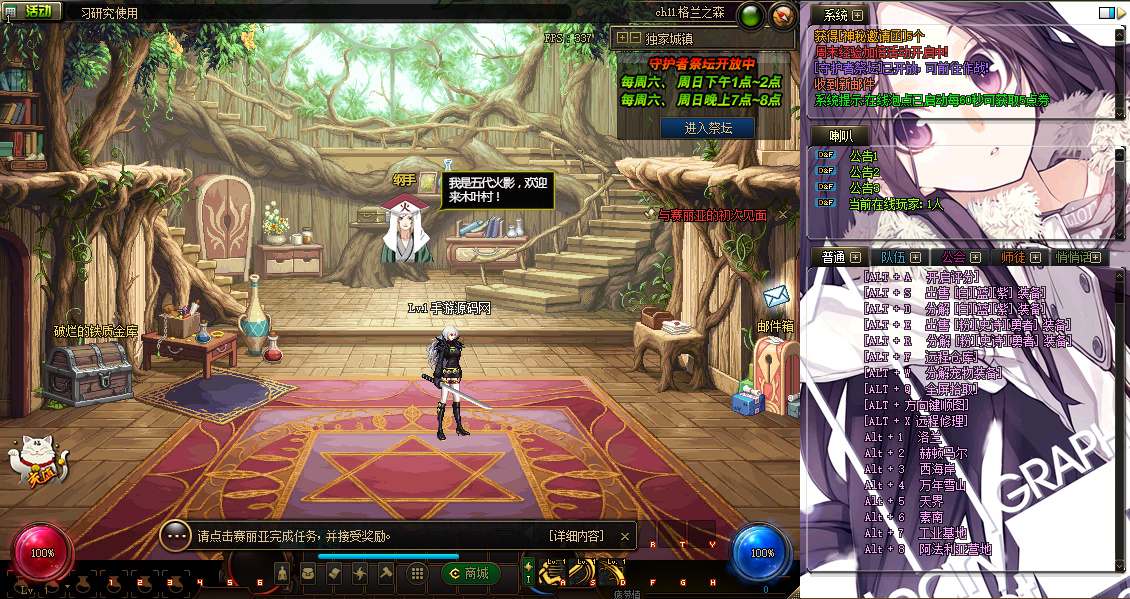This screenshot has height=599, width=1130.
Task: Open the grid menu icon
Action: 417,573
